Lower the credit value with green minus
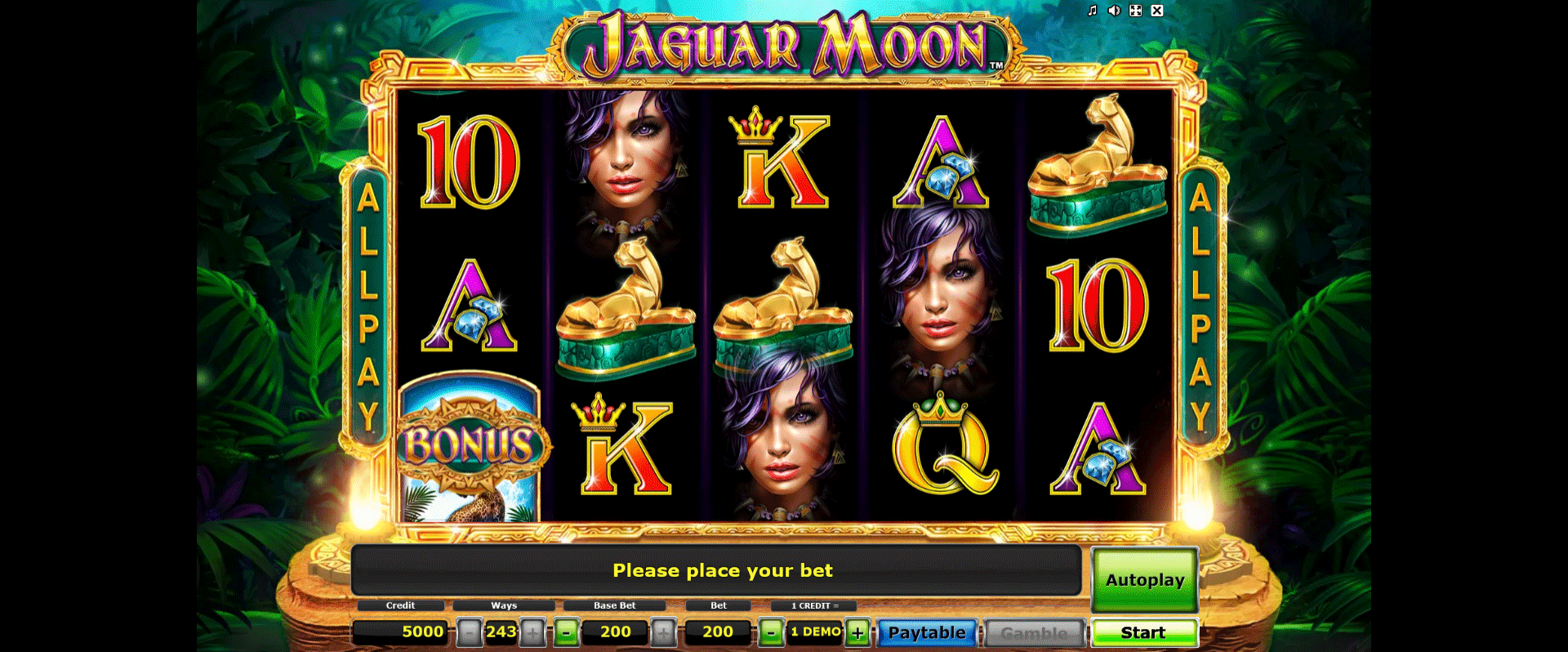 click(x=770, y=632)
